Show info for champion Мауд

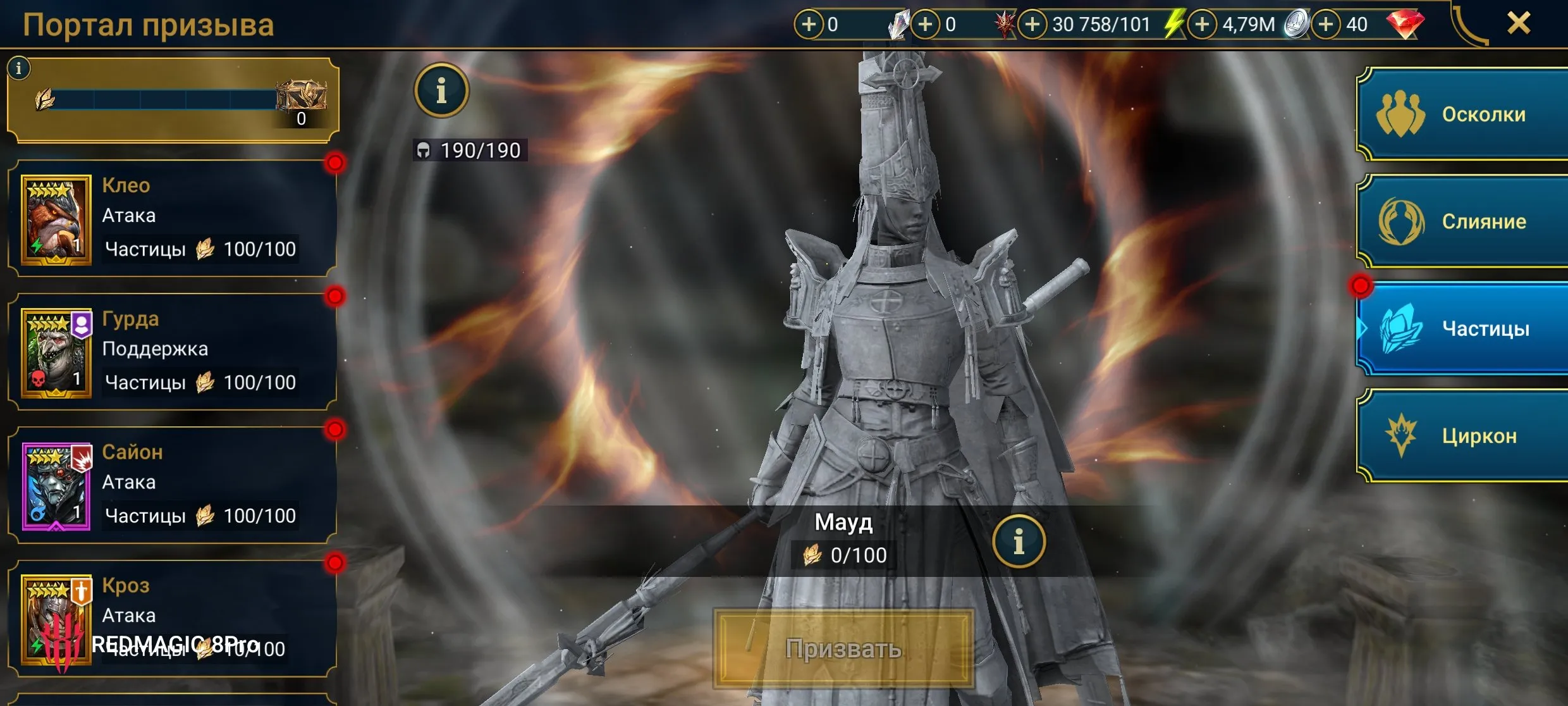coord(1019,542)
